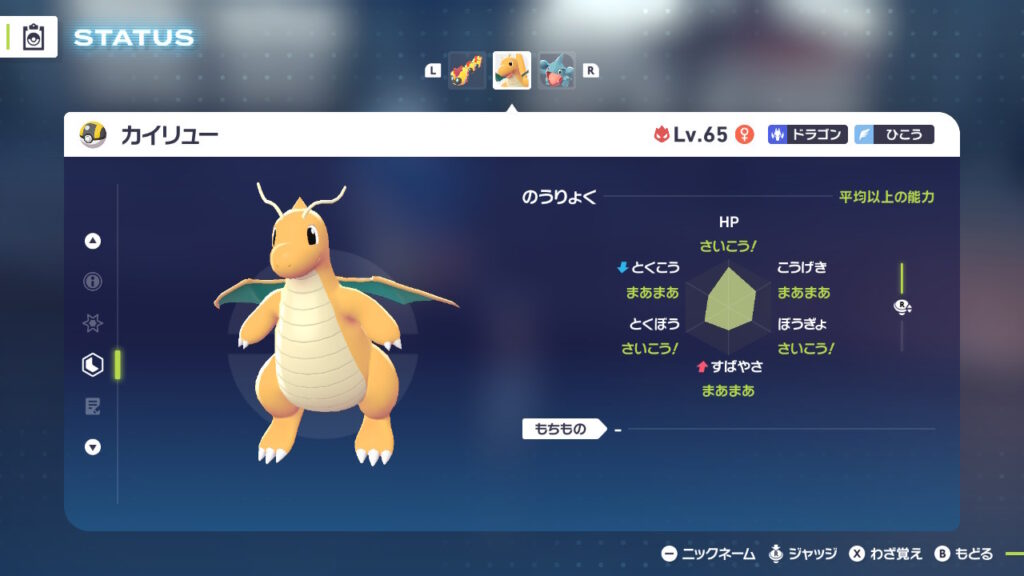Open the memo notes page tab

(93, 406)
